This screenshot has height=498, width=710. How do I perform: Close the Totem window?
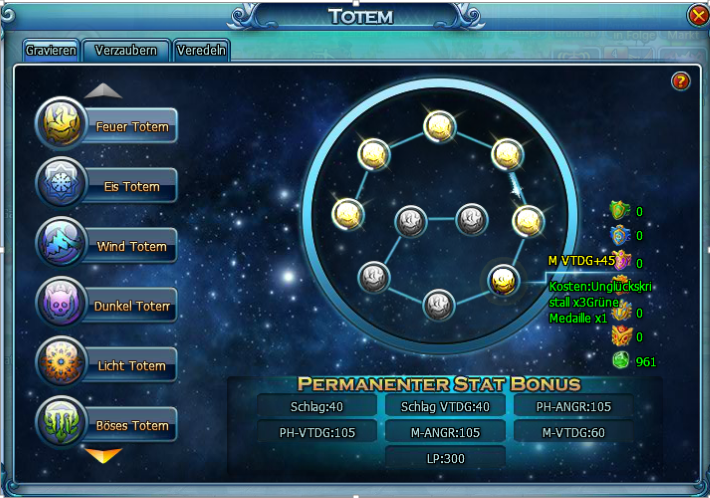coord(698,15)
